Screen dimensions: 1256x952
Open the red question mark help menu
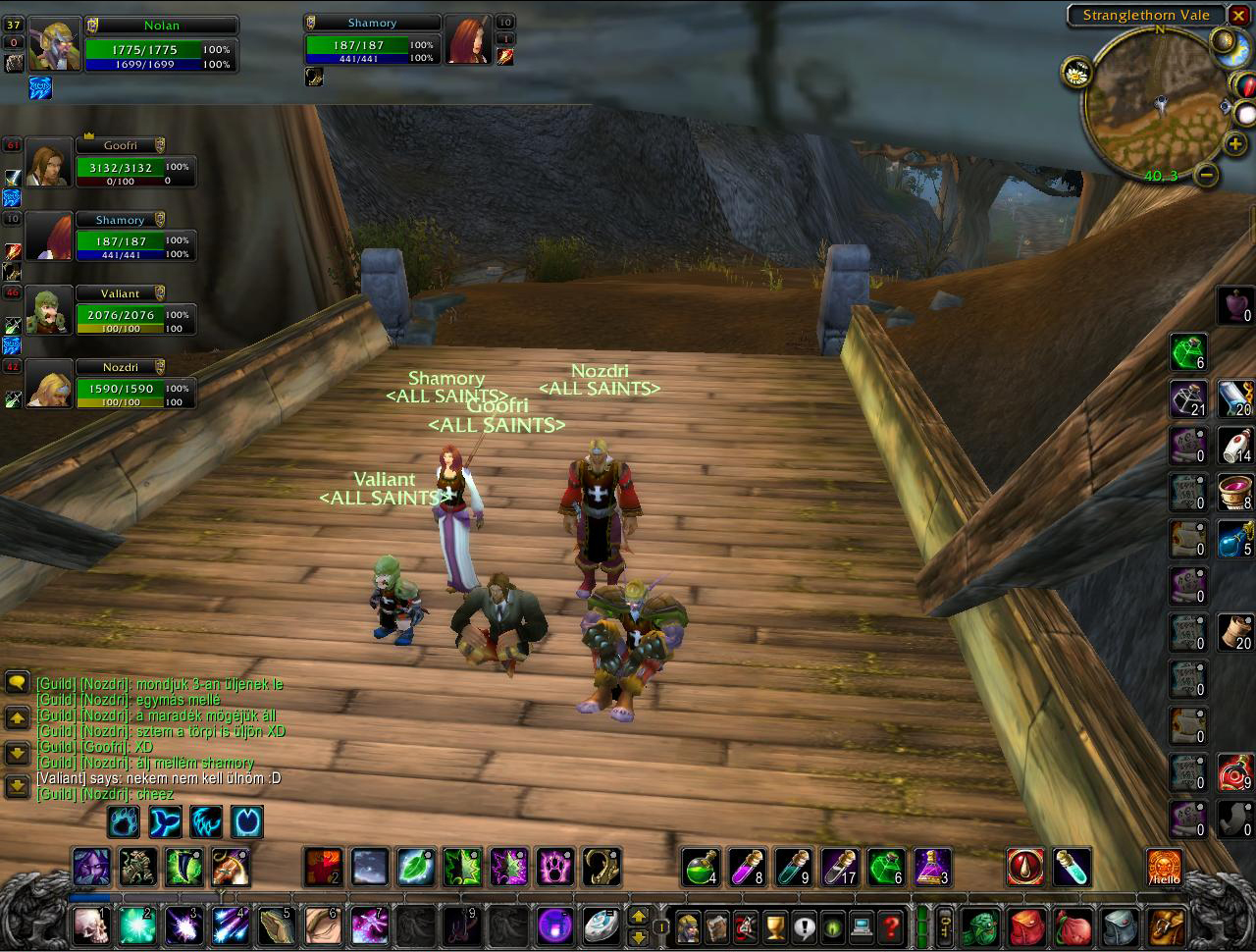890,926
